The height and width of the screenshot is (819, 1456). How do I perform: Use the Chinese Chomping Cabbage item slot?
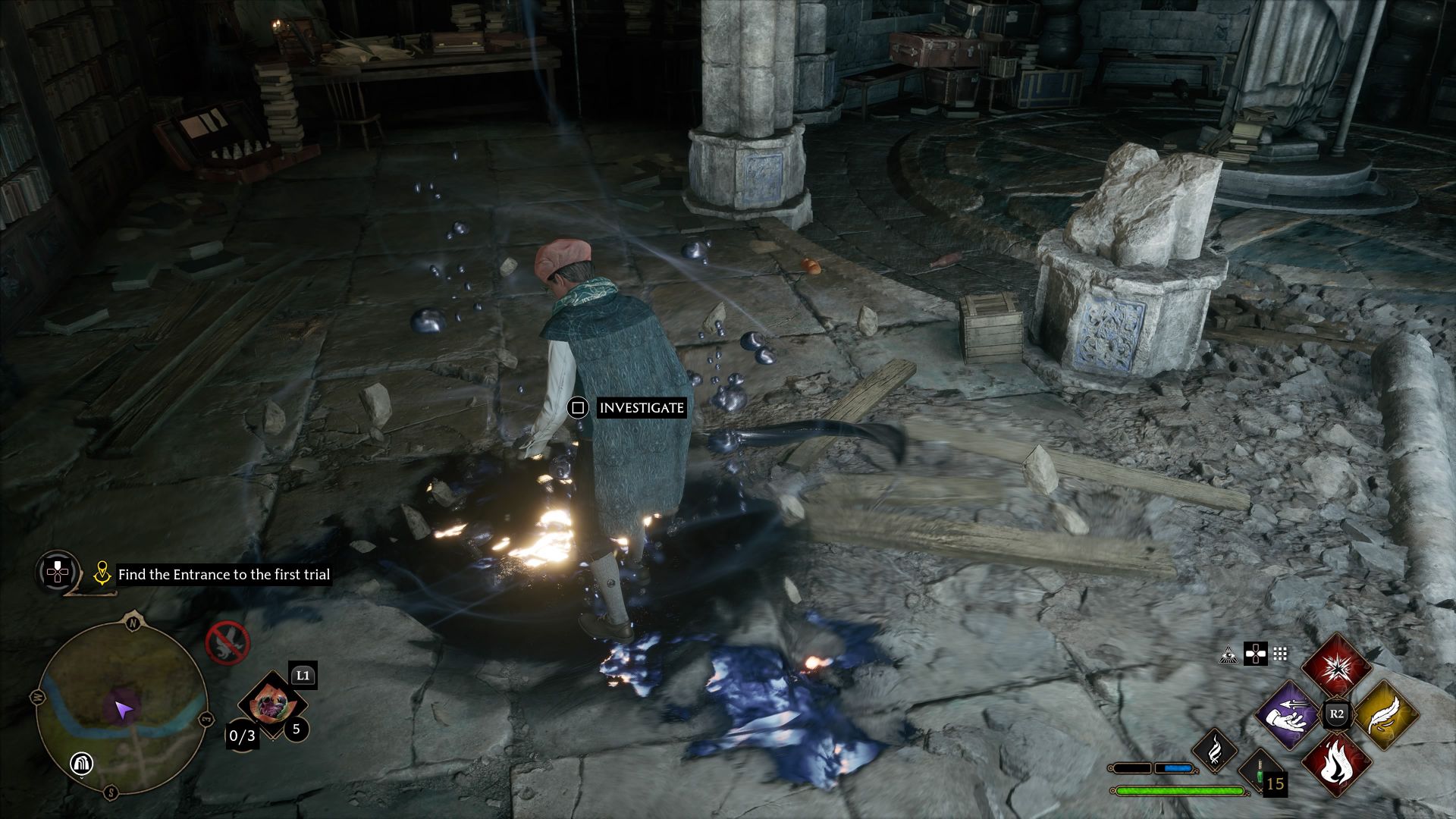coord(266,704)
